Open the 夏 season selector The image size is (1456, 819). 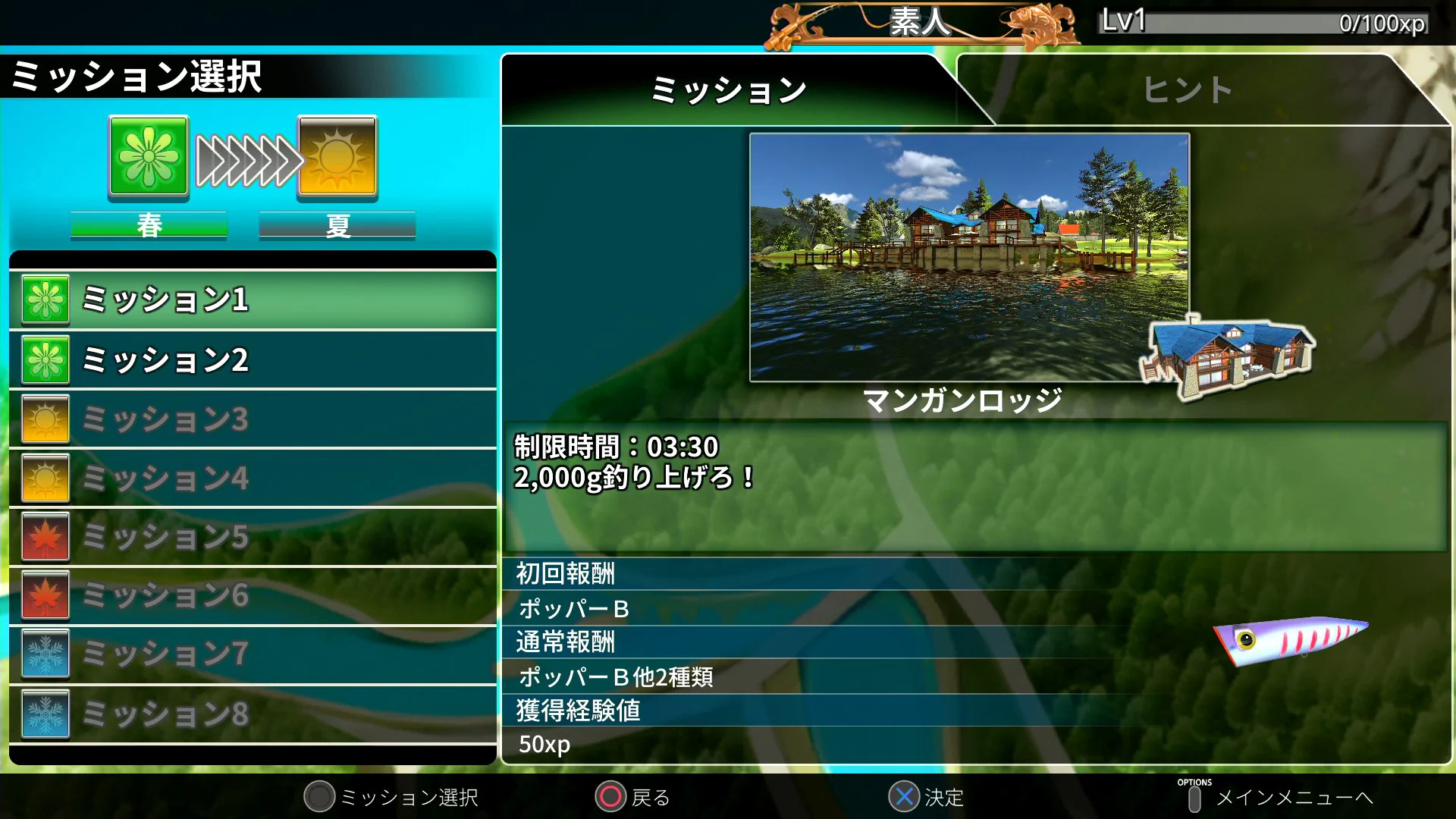(337, 224)
